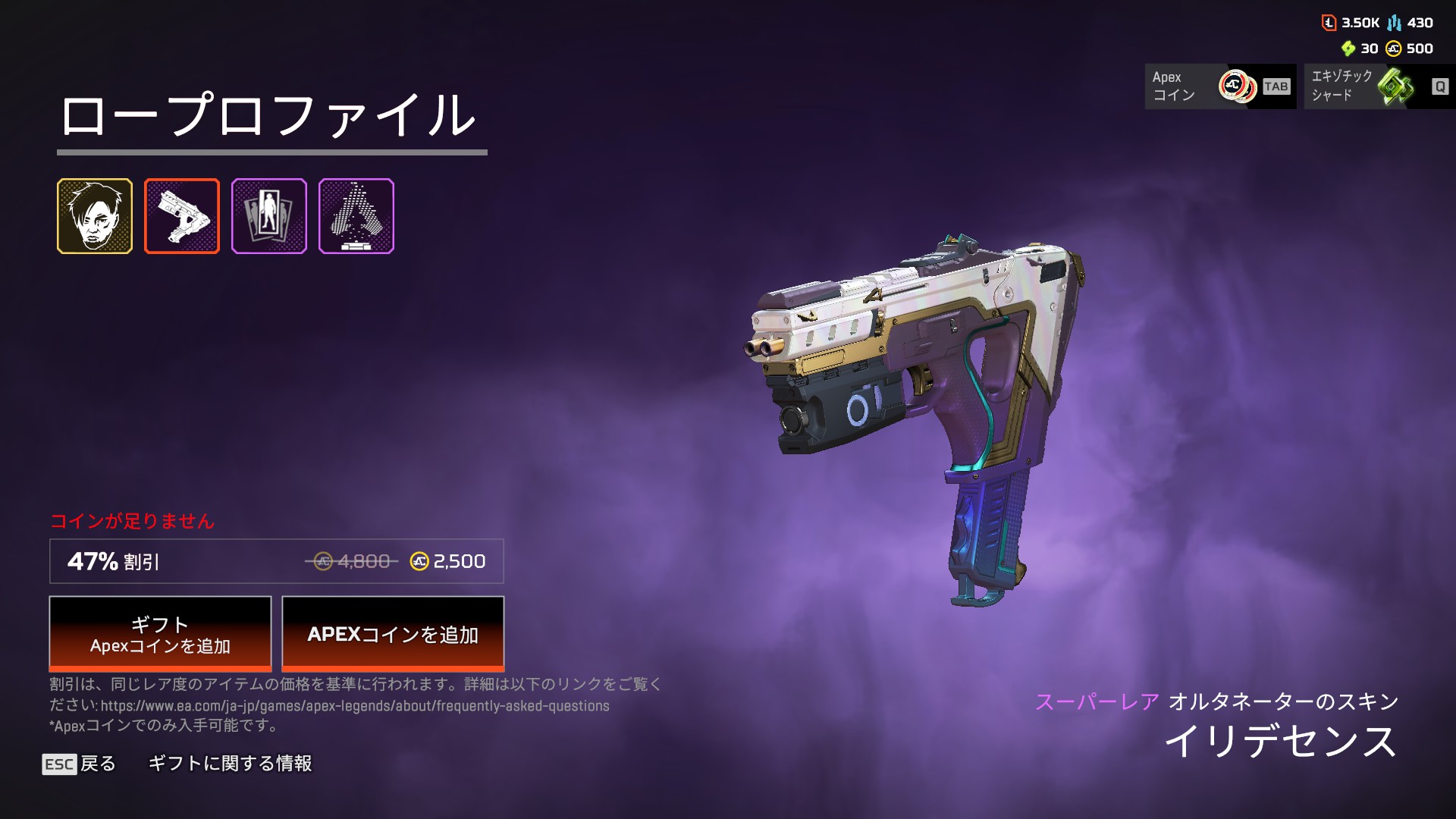The width and height of the screenshot is (1456, 819).
Task: Show the gift information (ギフトに関する情報)
Action: (x=230, y=764)
